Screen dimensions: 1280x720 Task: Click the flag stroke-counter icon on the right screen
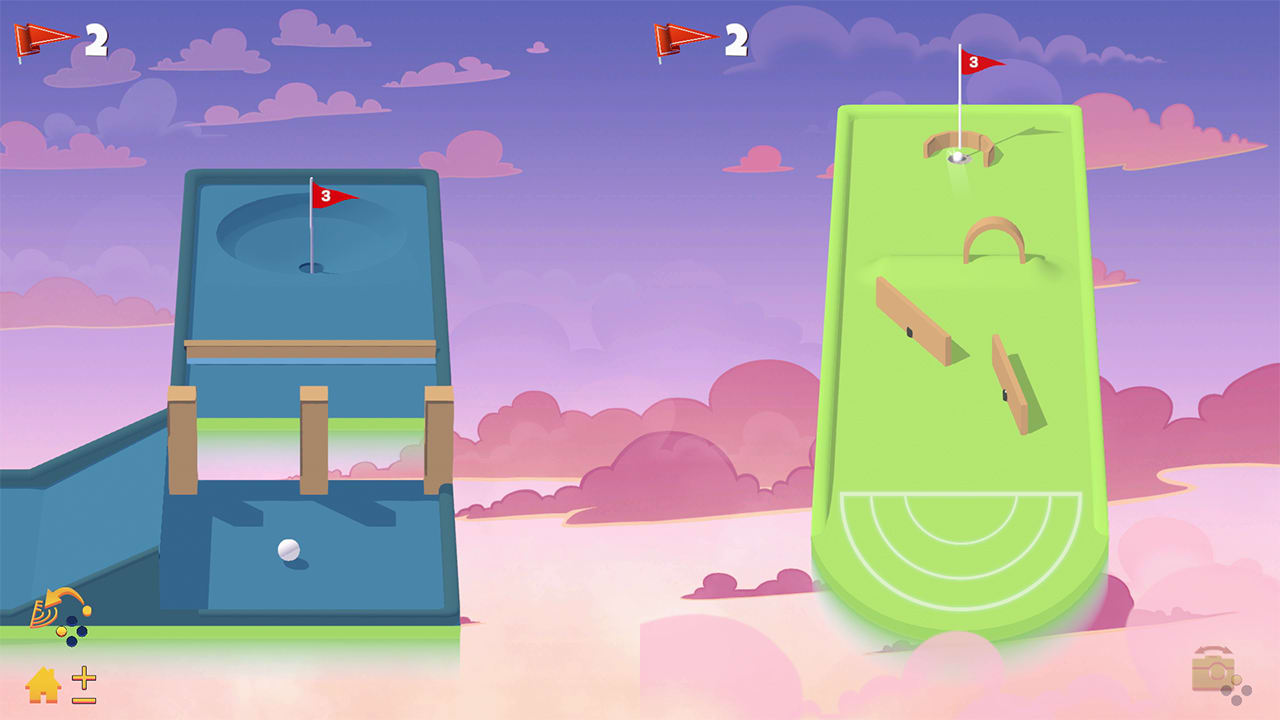674,38
